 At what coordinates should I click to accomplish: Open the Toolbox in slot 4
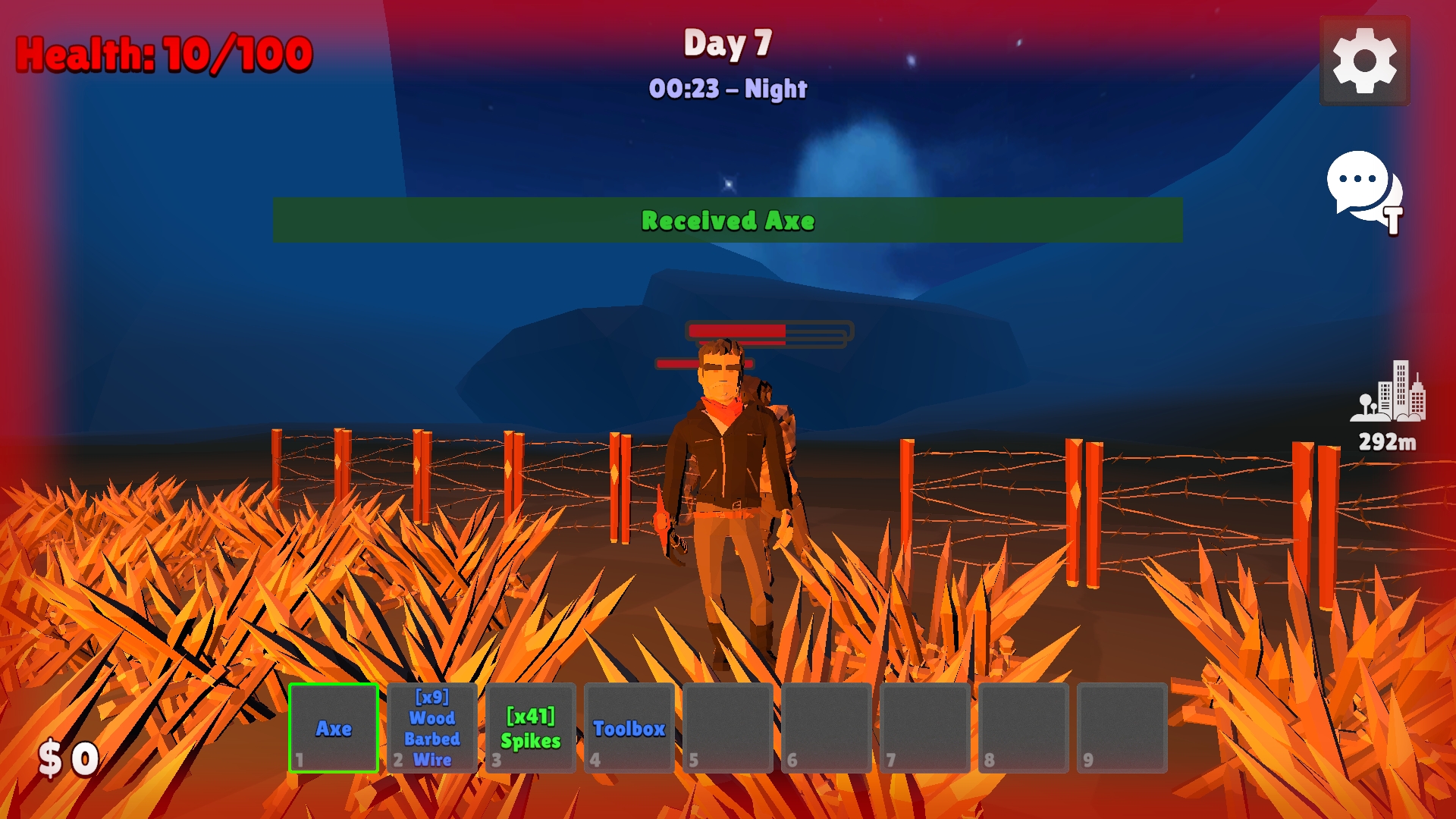click(x=629, y=729)
